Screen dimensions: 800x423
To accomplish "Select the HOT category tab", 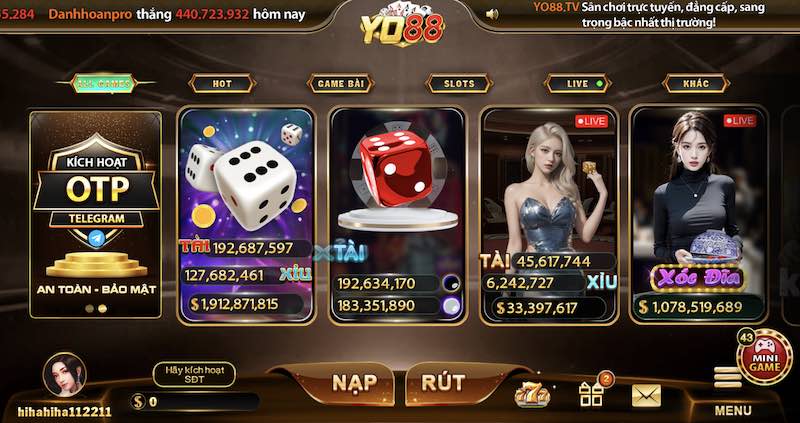I will coord(221,84).
